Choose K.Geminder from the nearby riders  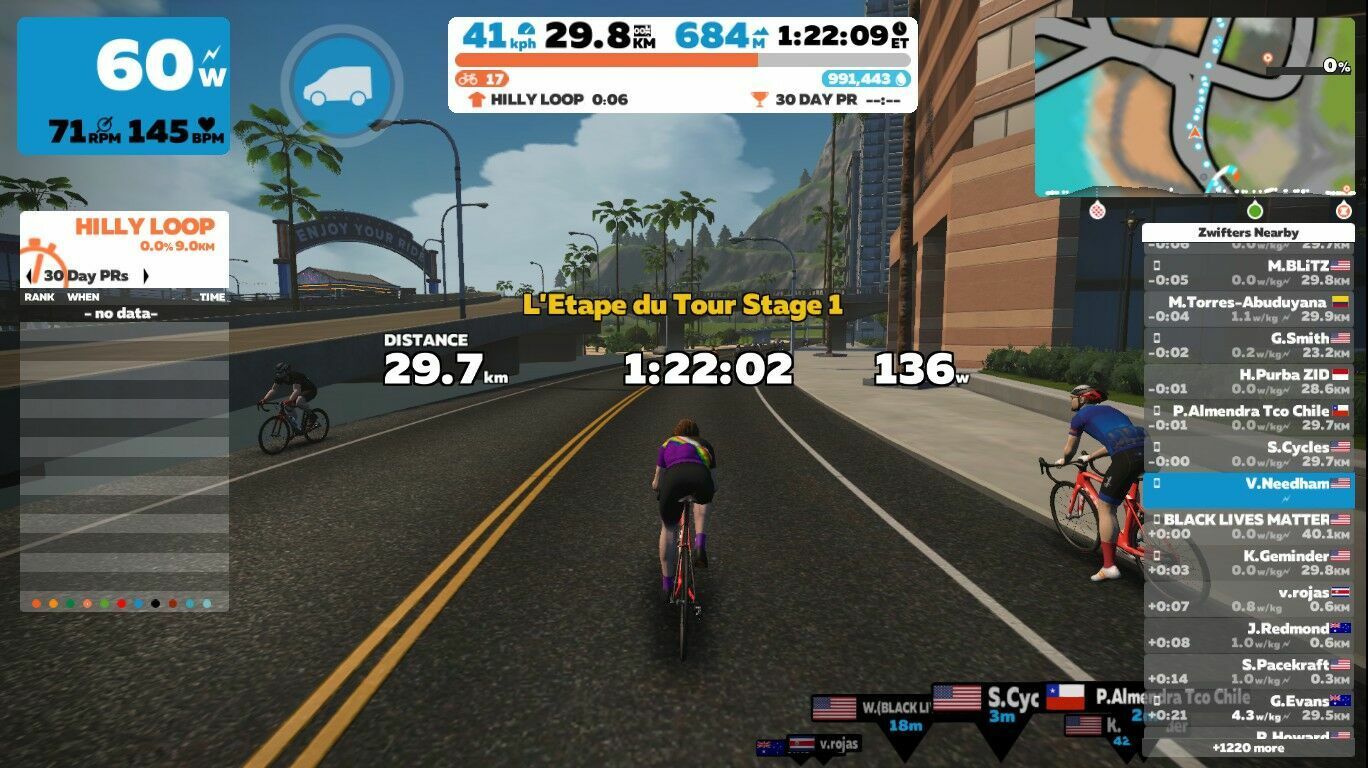click(1247, 563)
